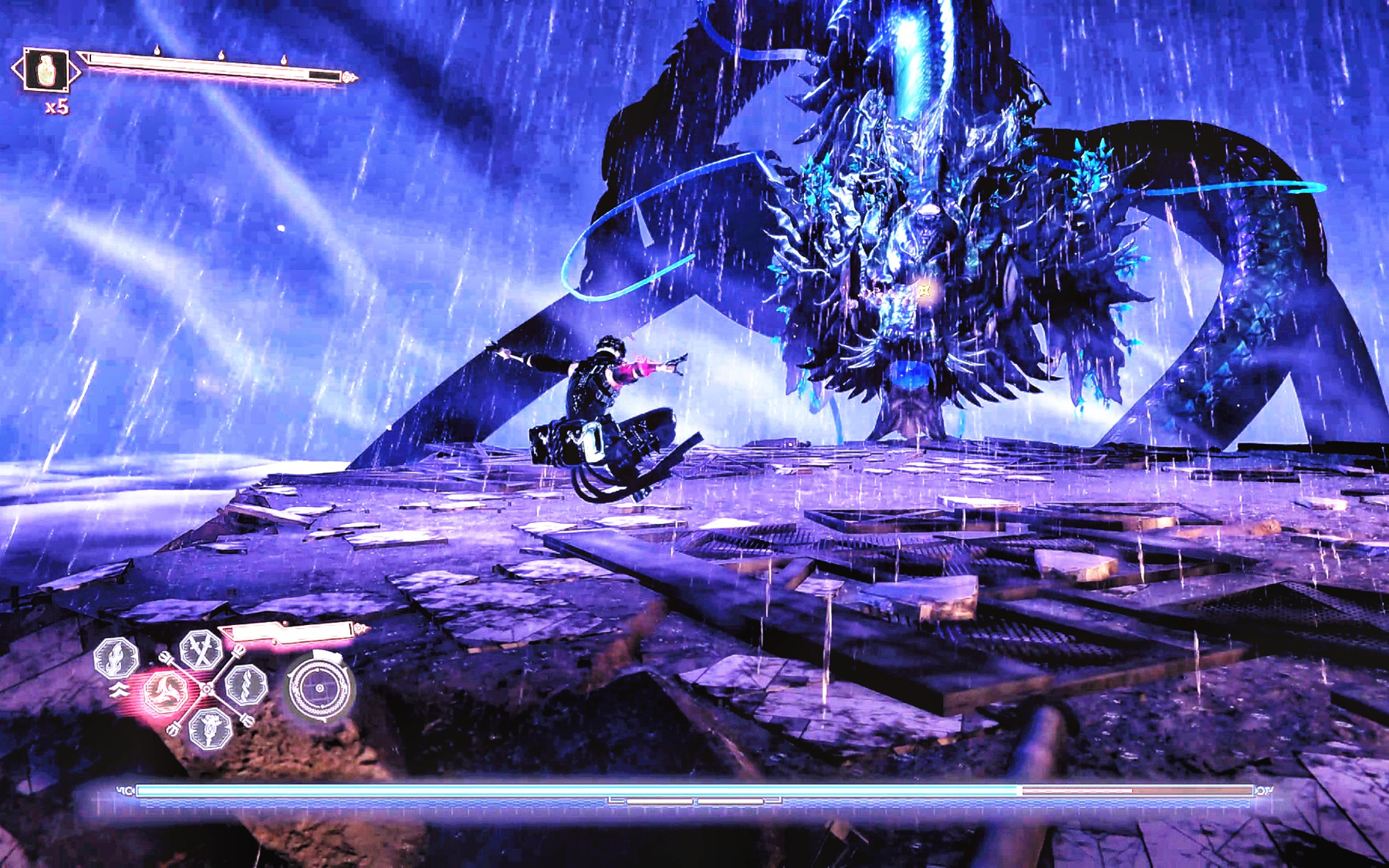Select the twisted spiral skill icon
Screen dimensions: 1389x868
point(246,684)
